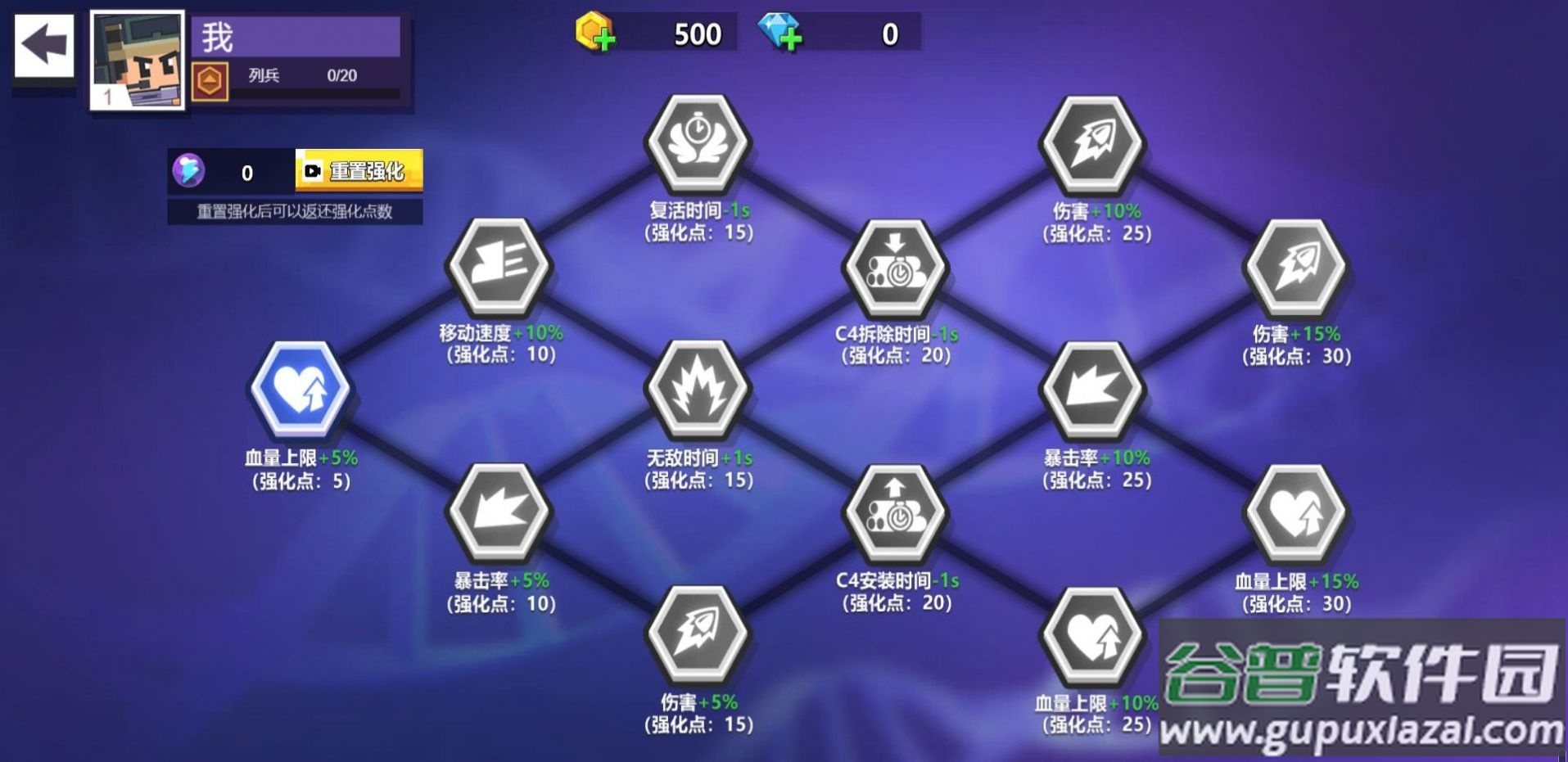
Task: Choose the 血量上限 +15% upgrade node
Action: click(x=1295, y=513)
